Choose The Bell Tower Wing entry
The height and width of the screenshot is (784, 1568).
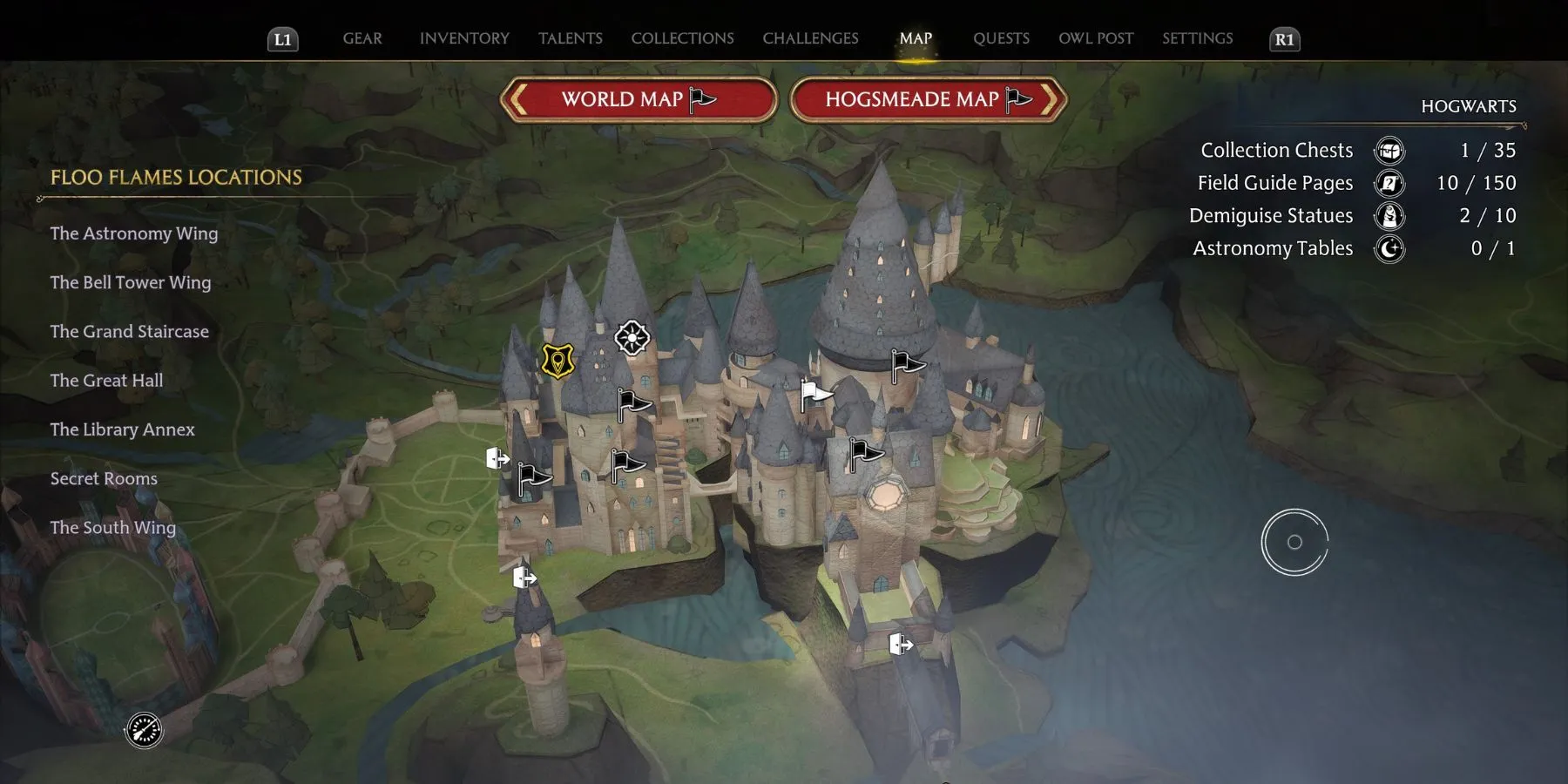(x=131, y=282)
